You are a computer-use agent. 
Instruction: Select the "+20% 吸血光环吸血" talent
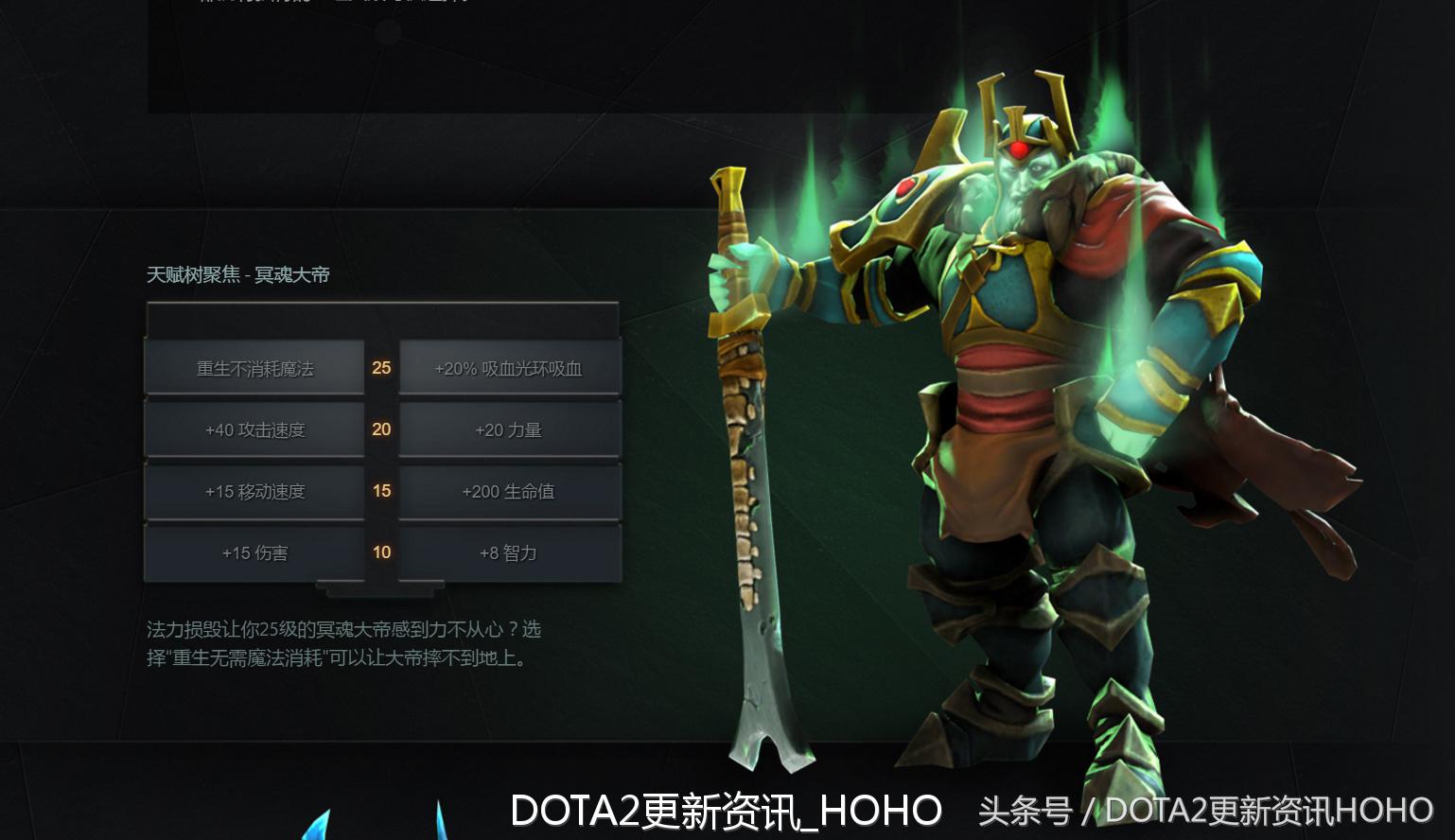coord(509,369)
